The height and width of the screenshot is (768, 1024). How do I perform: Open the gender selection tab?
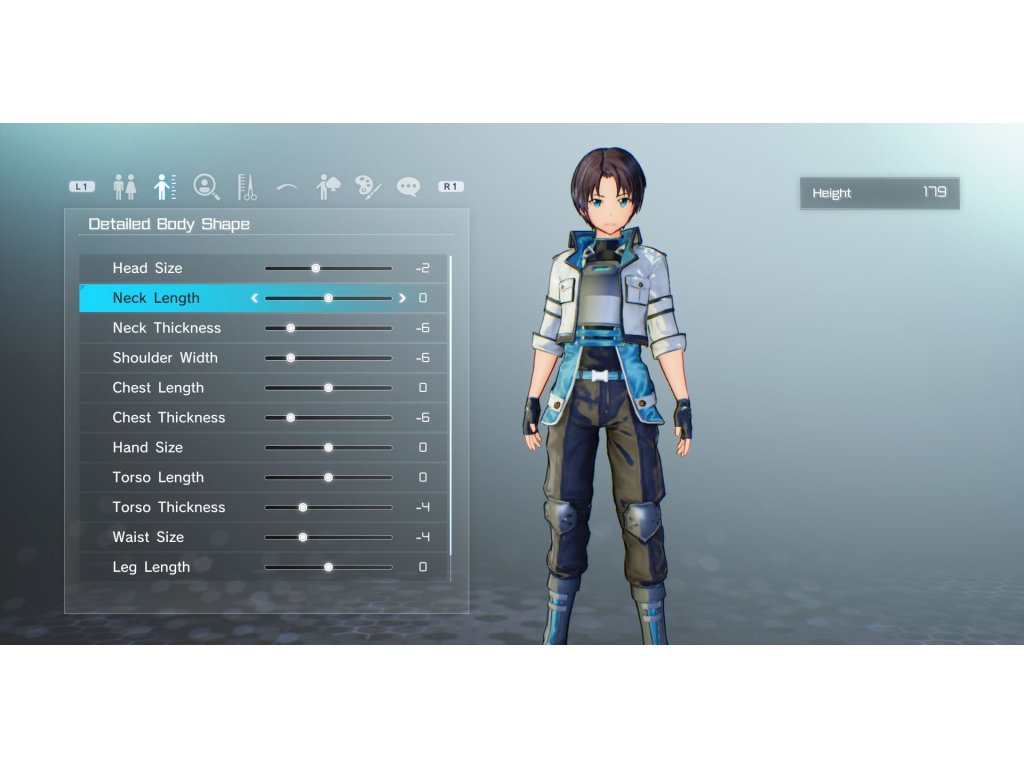click(125, 186)
